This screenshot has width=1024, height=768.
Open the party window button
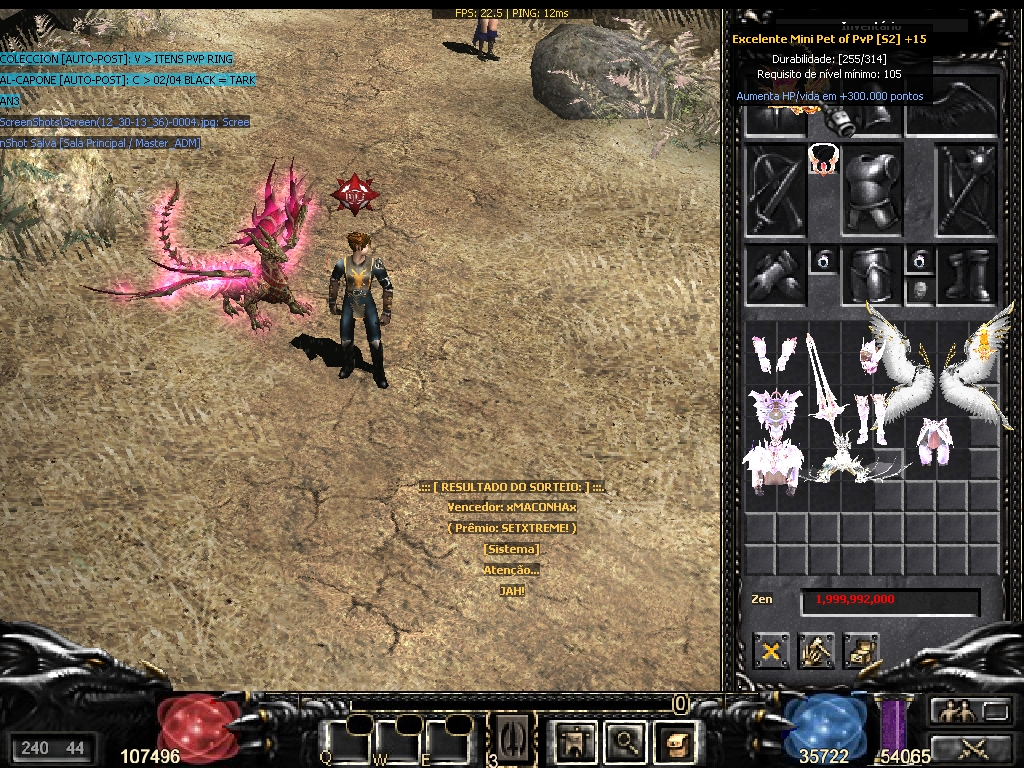click(x=956, y=711)
